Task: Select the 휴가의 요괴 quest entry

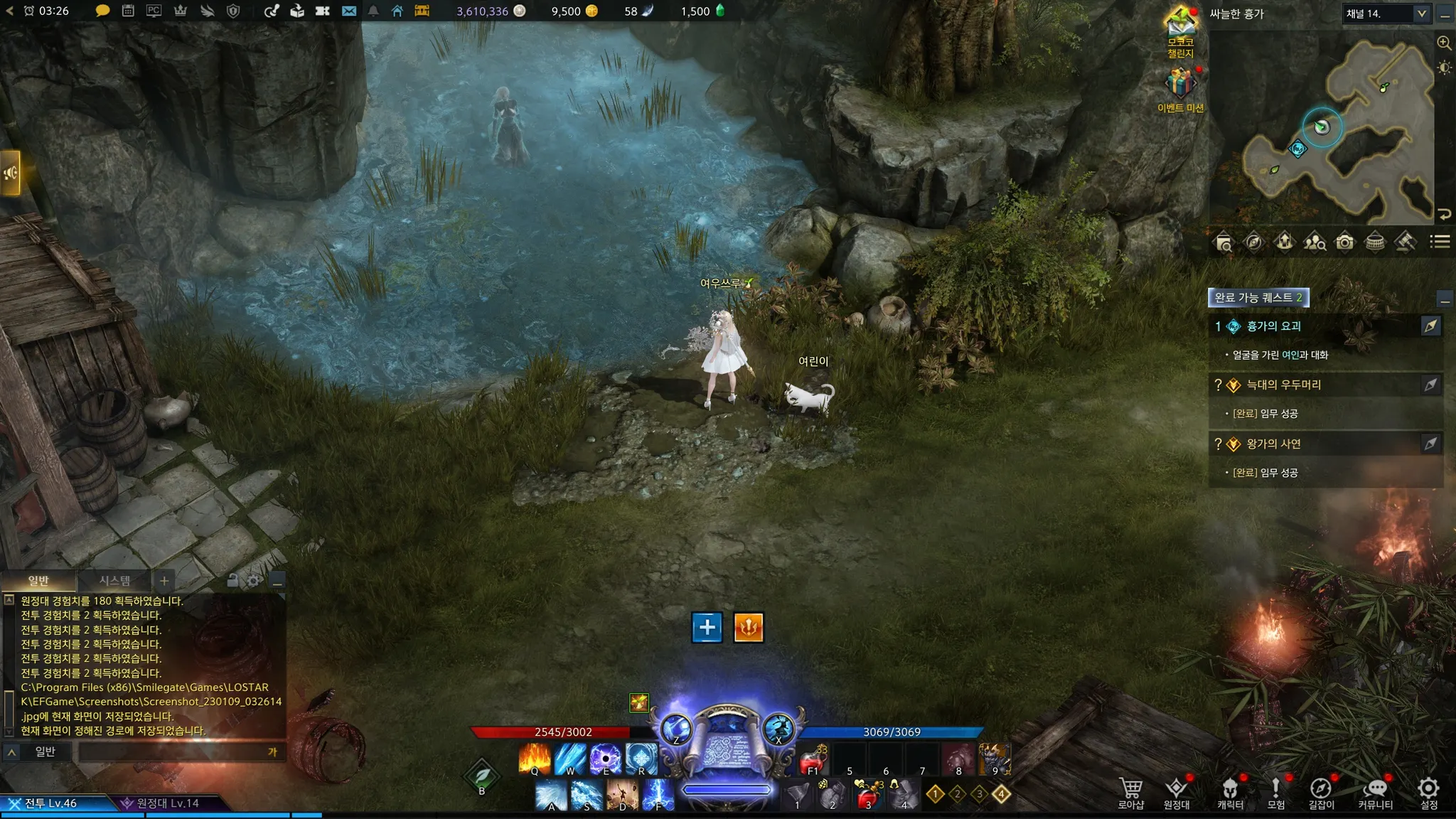Action: (1273, 326)
